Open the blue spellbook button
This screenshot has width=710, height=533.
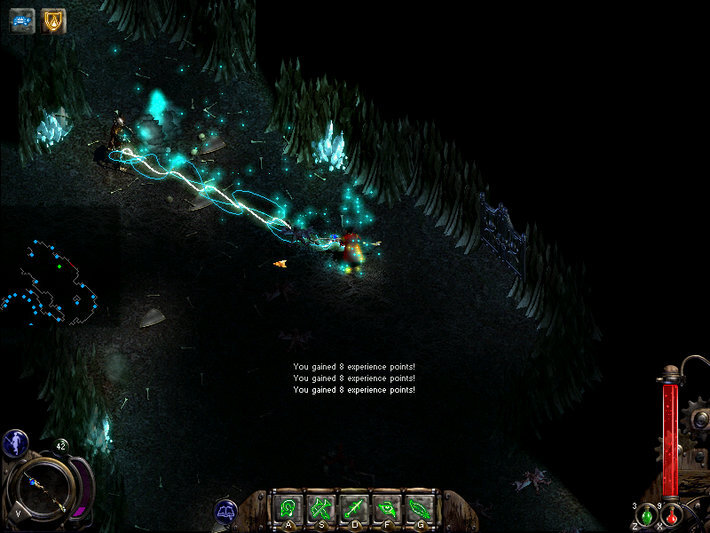227,509
